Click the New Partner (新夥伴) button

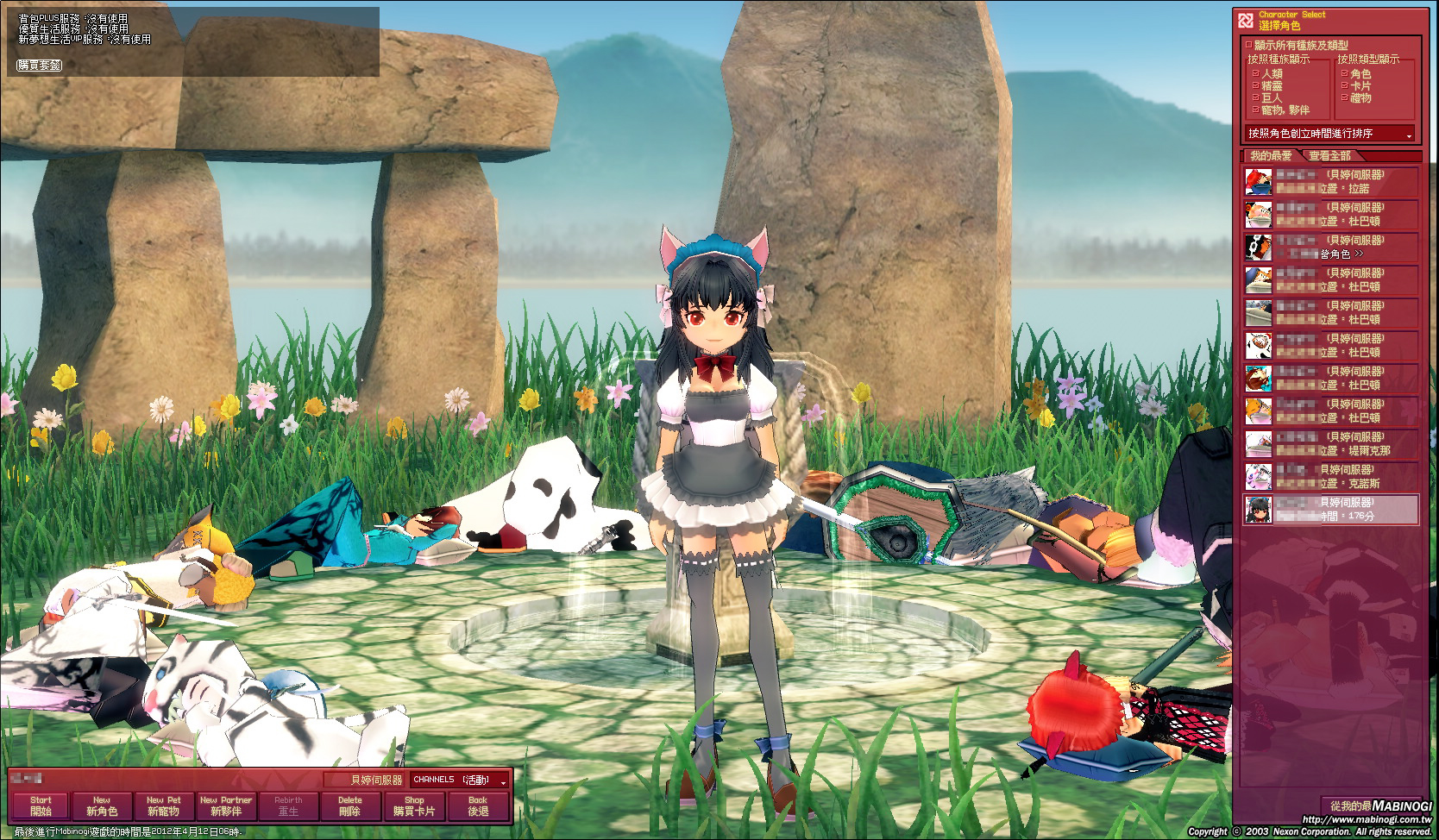coord(226,806)
